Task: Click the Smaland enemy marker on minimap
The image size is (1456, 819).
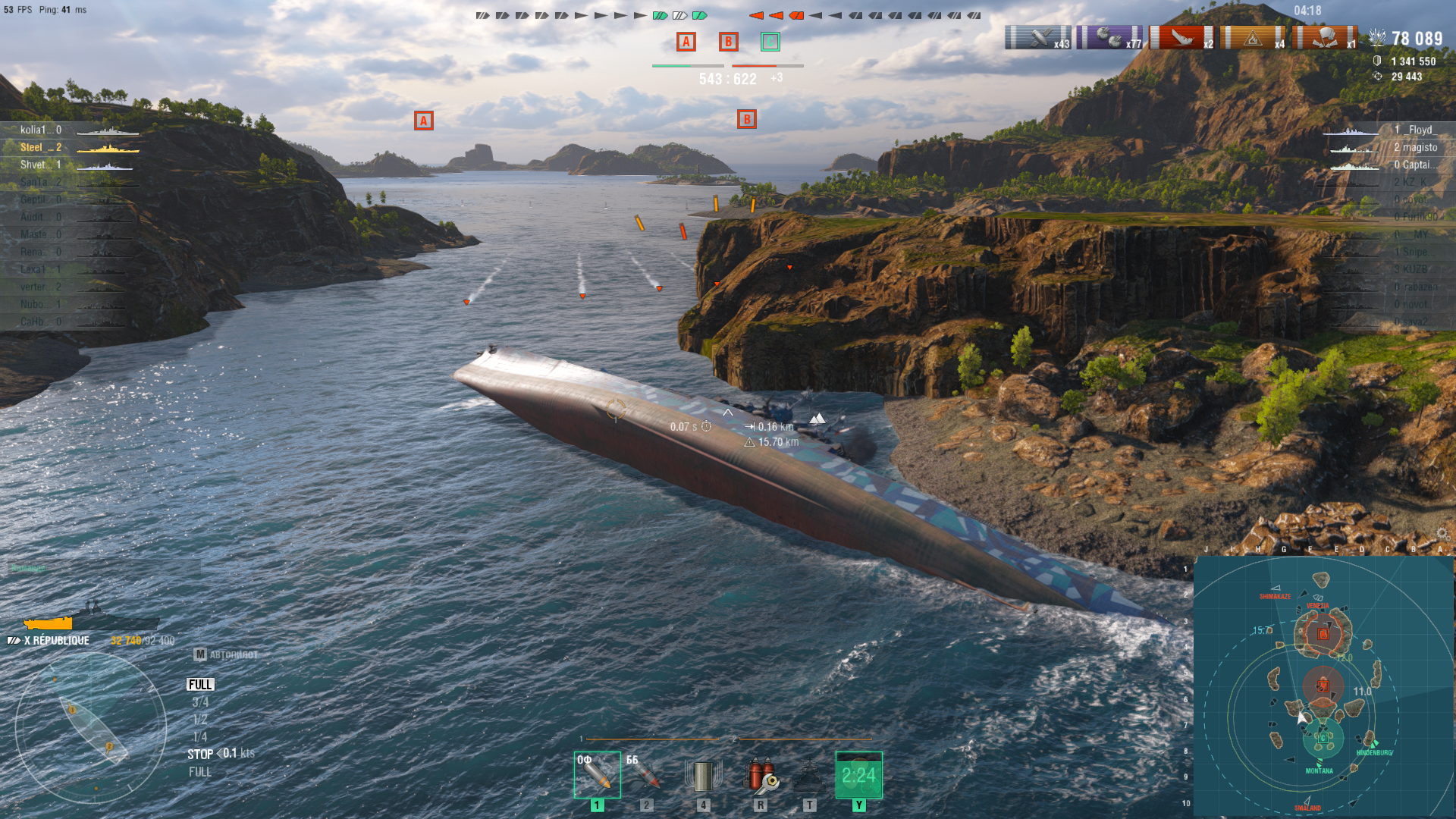Action: coord(1307,801)
